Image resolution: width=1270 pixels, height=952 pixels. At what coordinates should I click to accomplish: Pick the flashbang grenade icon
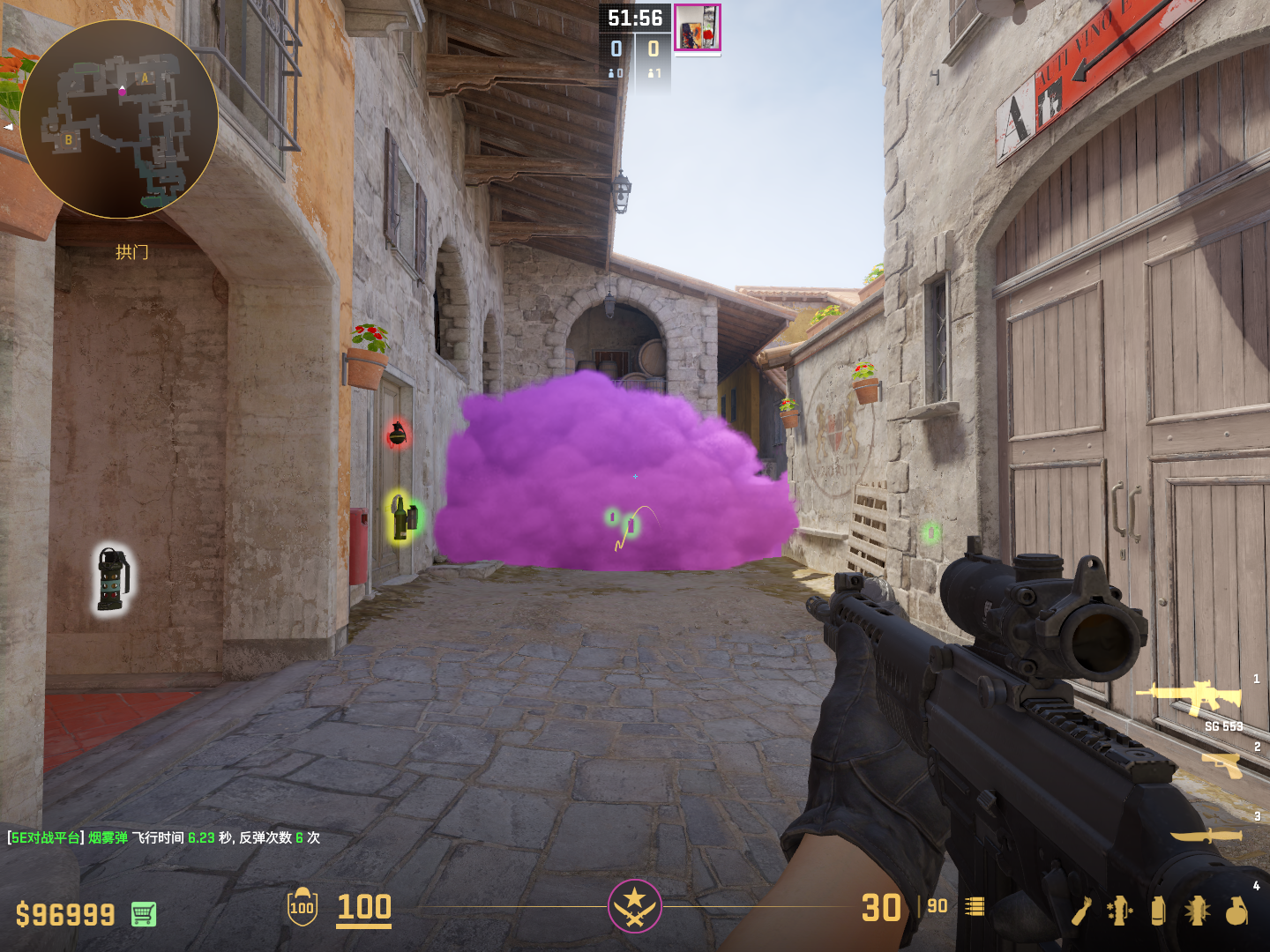[x=1197, y=911]
